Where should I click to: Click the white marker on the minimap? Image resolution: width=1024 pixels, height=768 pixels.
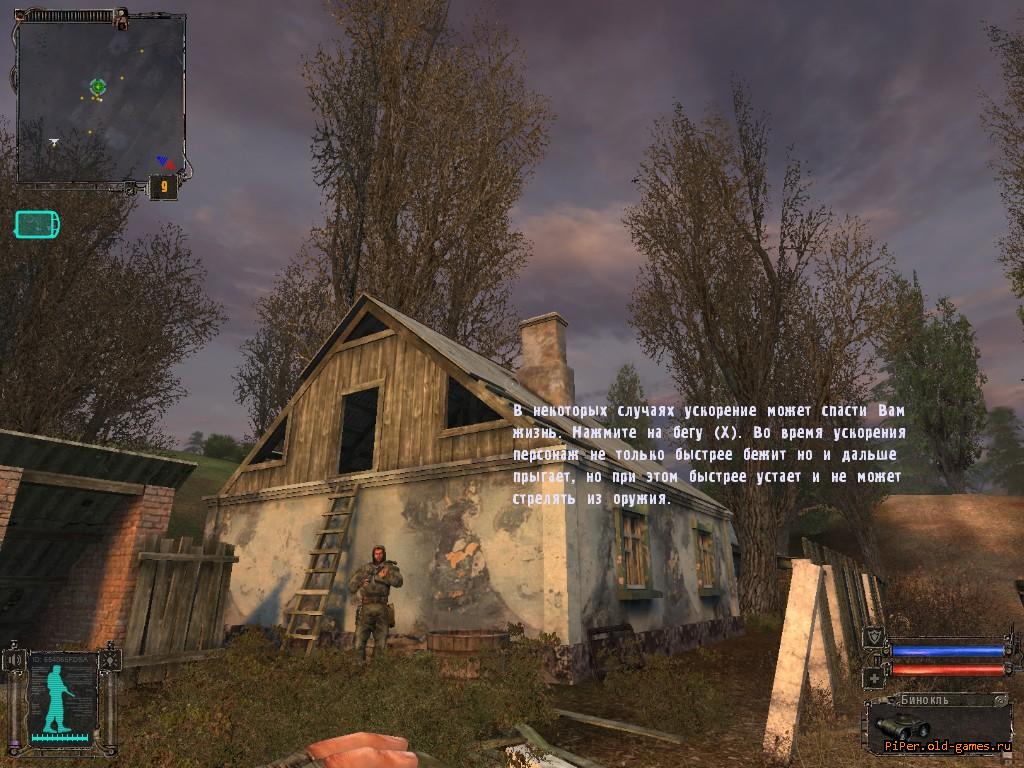pyautogui.click(x=54, y=142)
